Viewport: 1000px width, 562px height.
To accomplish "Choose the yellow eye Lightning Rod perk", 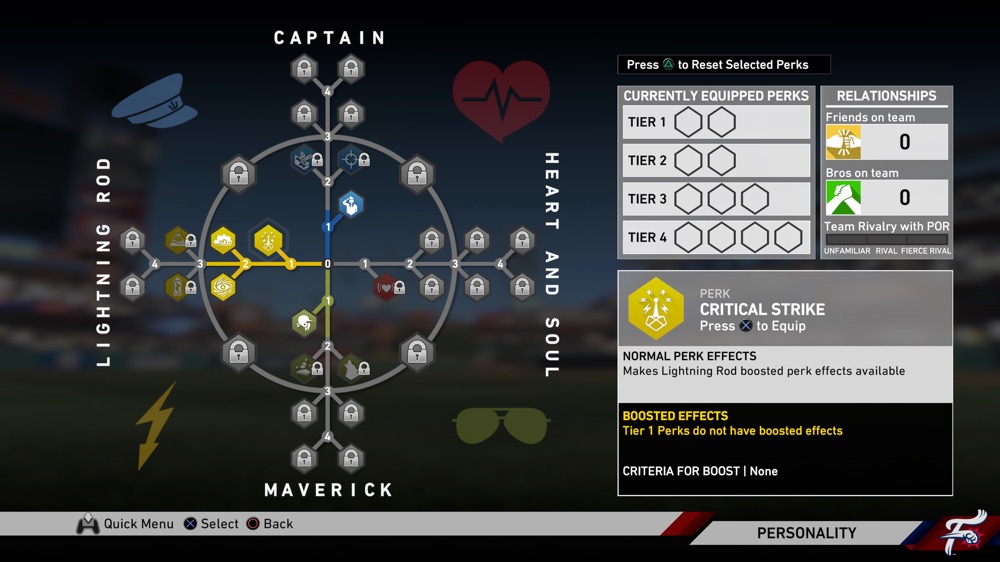I will click(x=223, y=288).
